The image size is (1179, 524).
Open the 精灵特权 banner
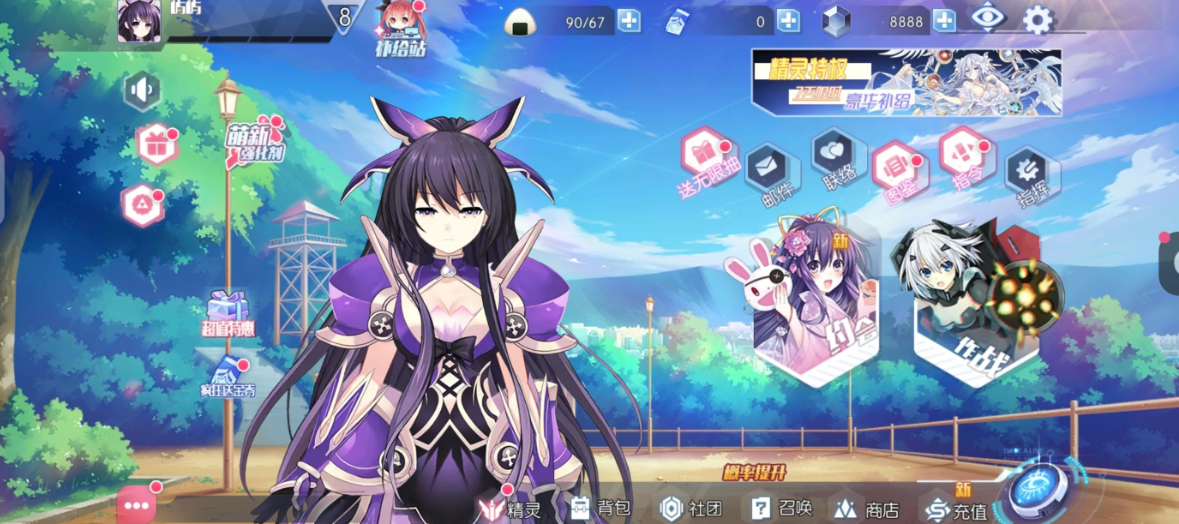coord(906,83)
